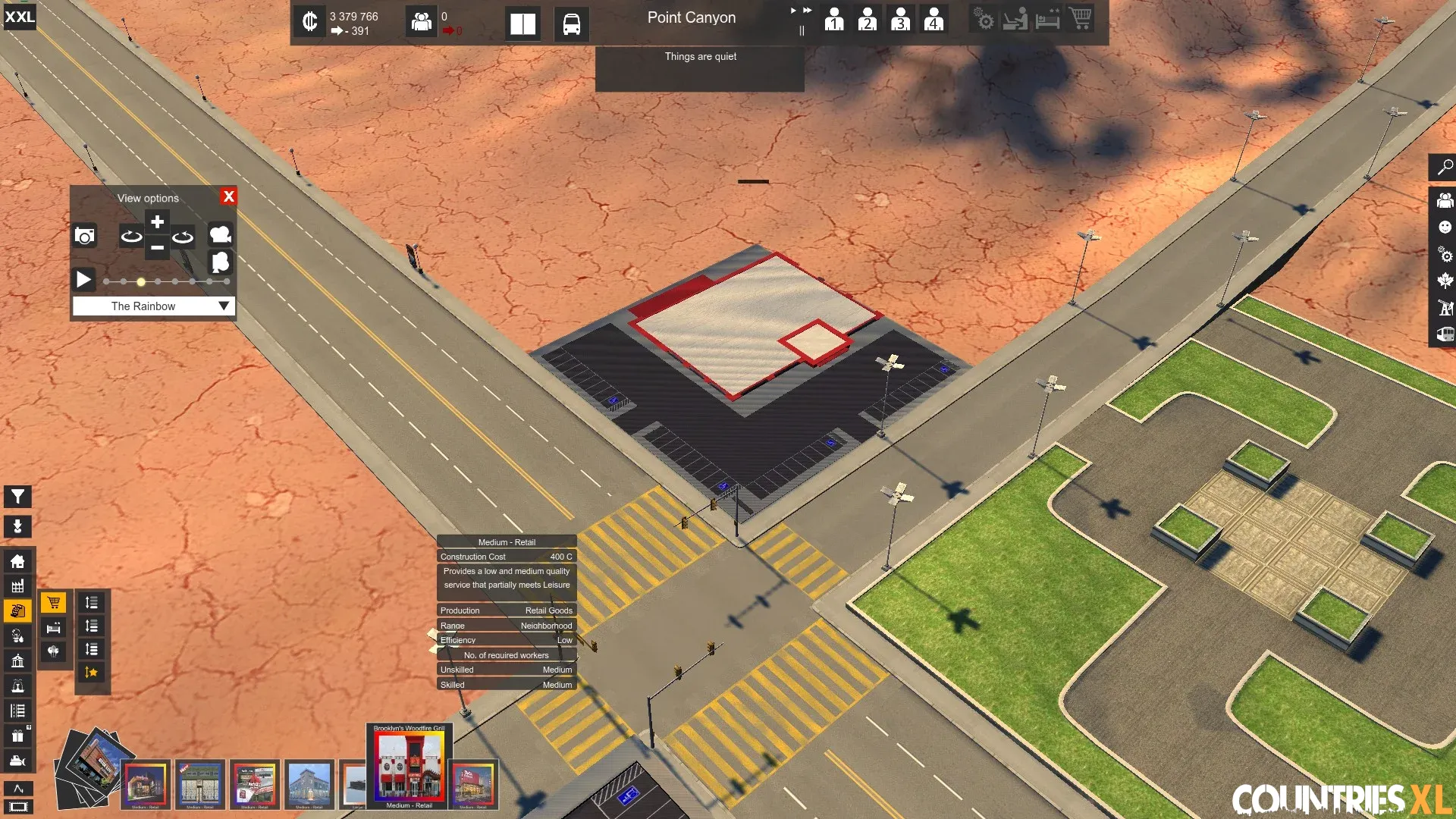
Task: Zoom out with the minus button
Action: (x=157, y=247)
